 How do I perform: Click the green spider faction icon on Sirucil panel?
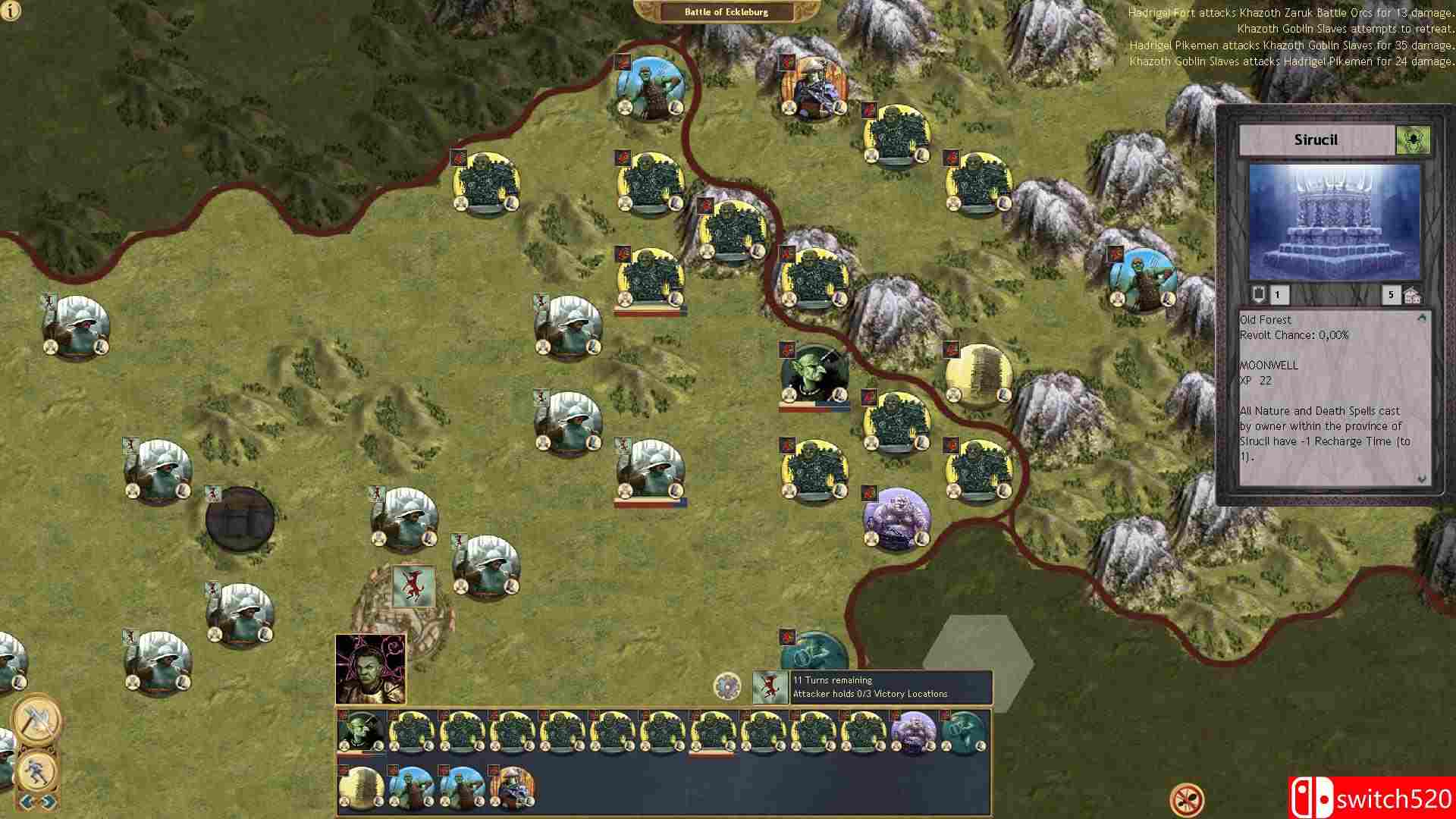click(1413, 140)
